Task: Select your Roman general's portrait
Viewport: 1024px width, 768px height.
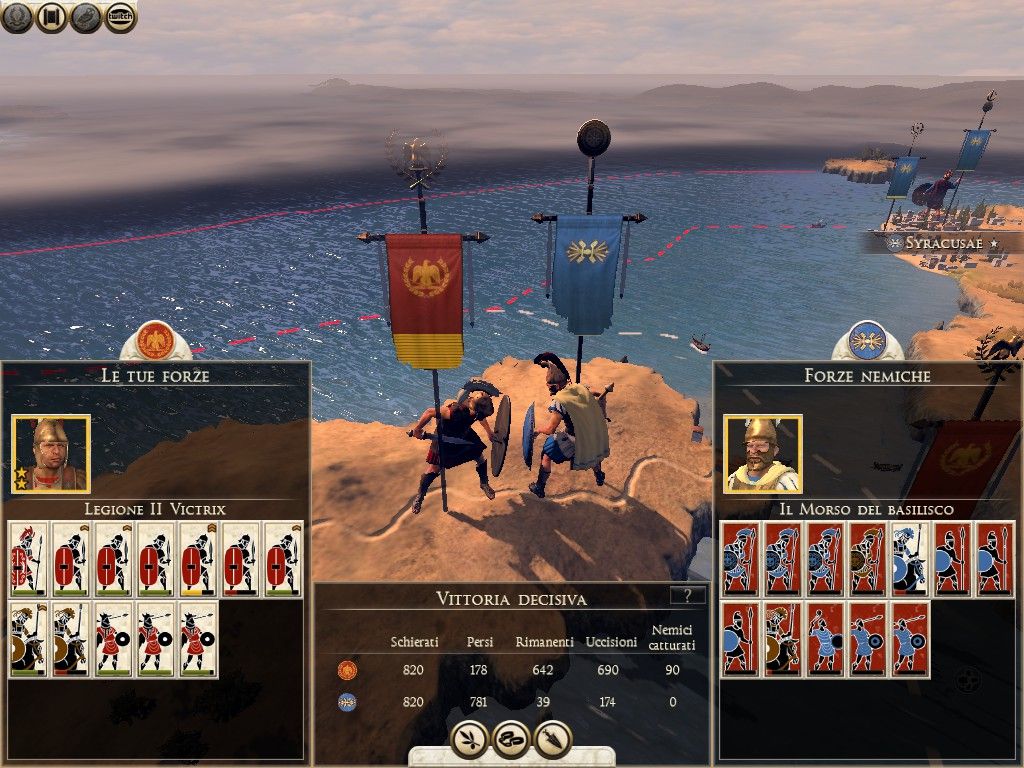Action: (51, 454)
